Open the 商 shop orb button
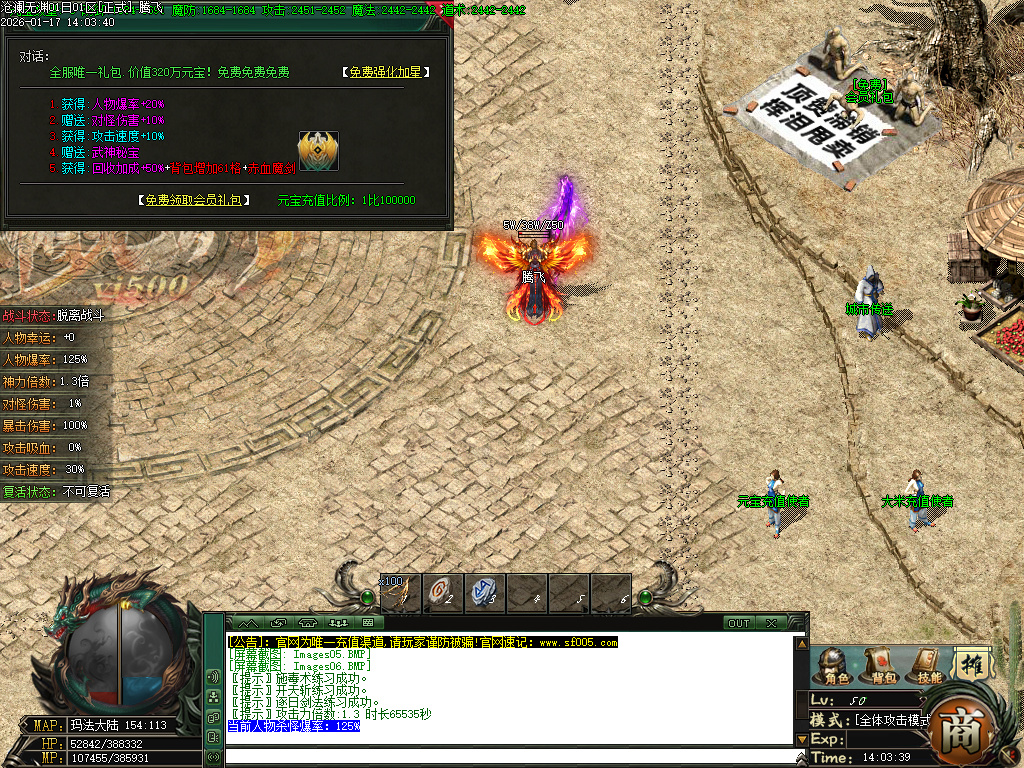Image resolution: width=1024 pixels, height=768 pixels. 962,732
